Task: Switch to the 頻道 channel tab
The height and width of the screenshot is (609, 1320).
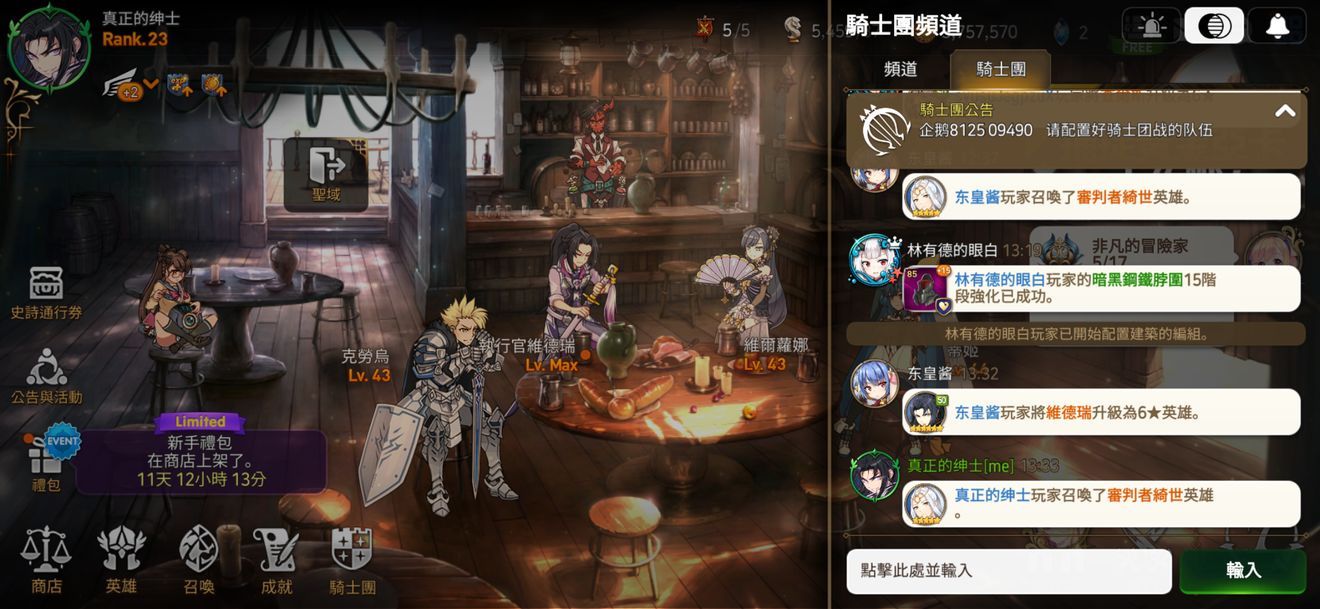Action: click(x=900, y=69)
